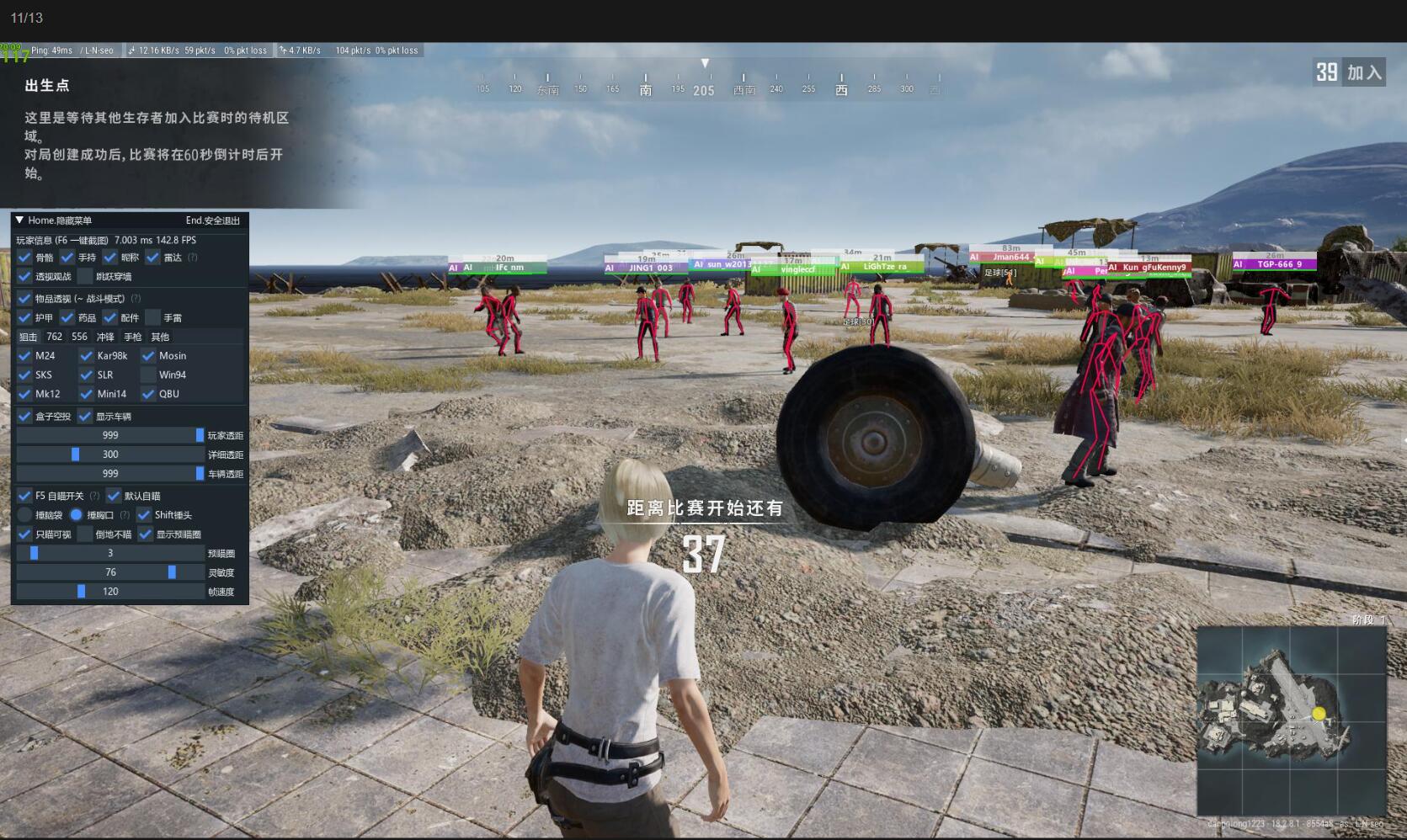Open the 其他 tab
The height and width of the screenshot is (840, 1407).
point(160,337)
